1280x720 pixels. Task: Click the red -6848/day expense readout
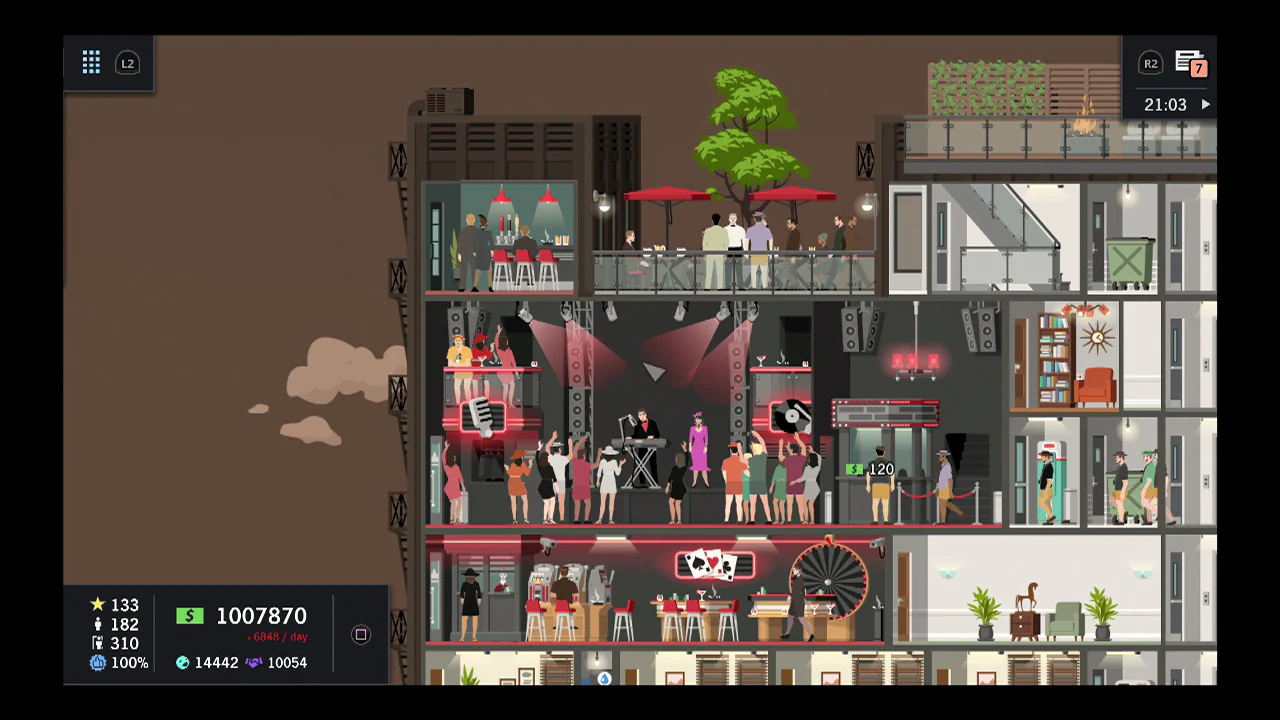click(x=277, y=637)
